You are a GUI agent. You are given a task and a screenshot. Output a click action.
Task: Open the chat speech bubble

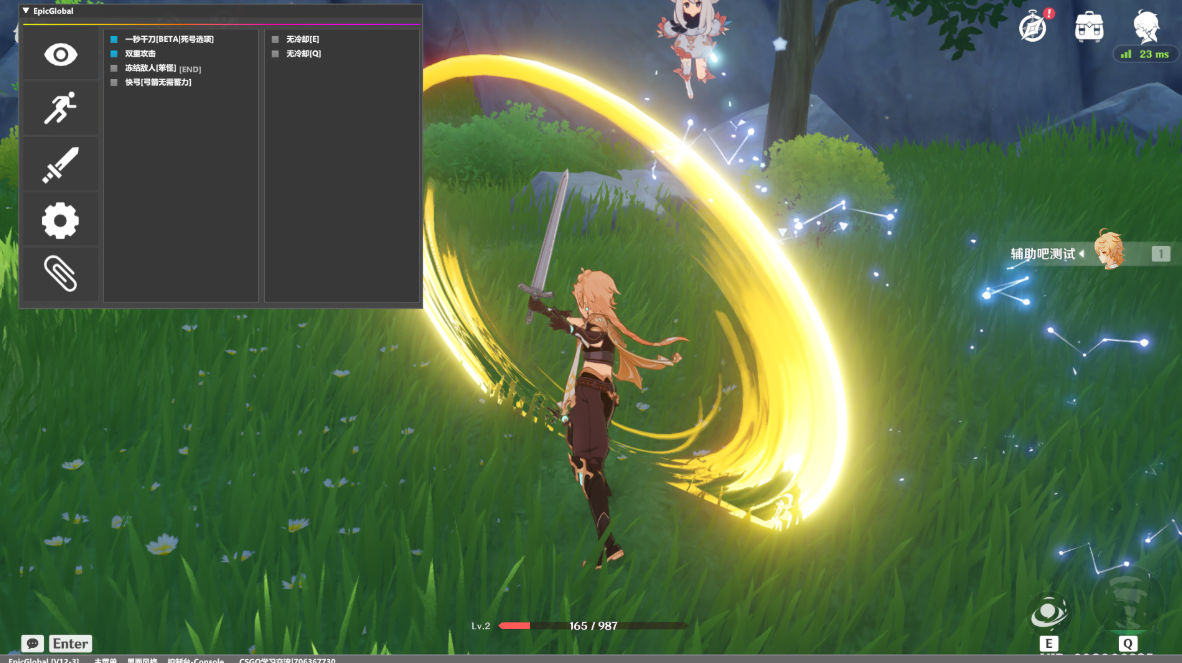tap(32, 644)
